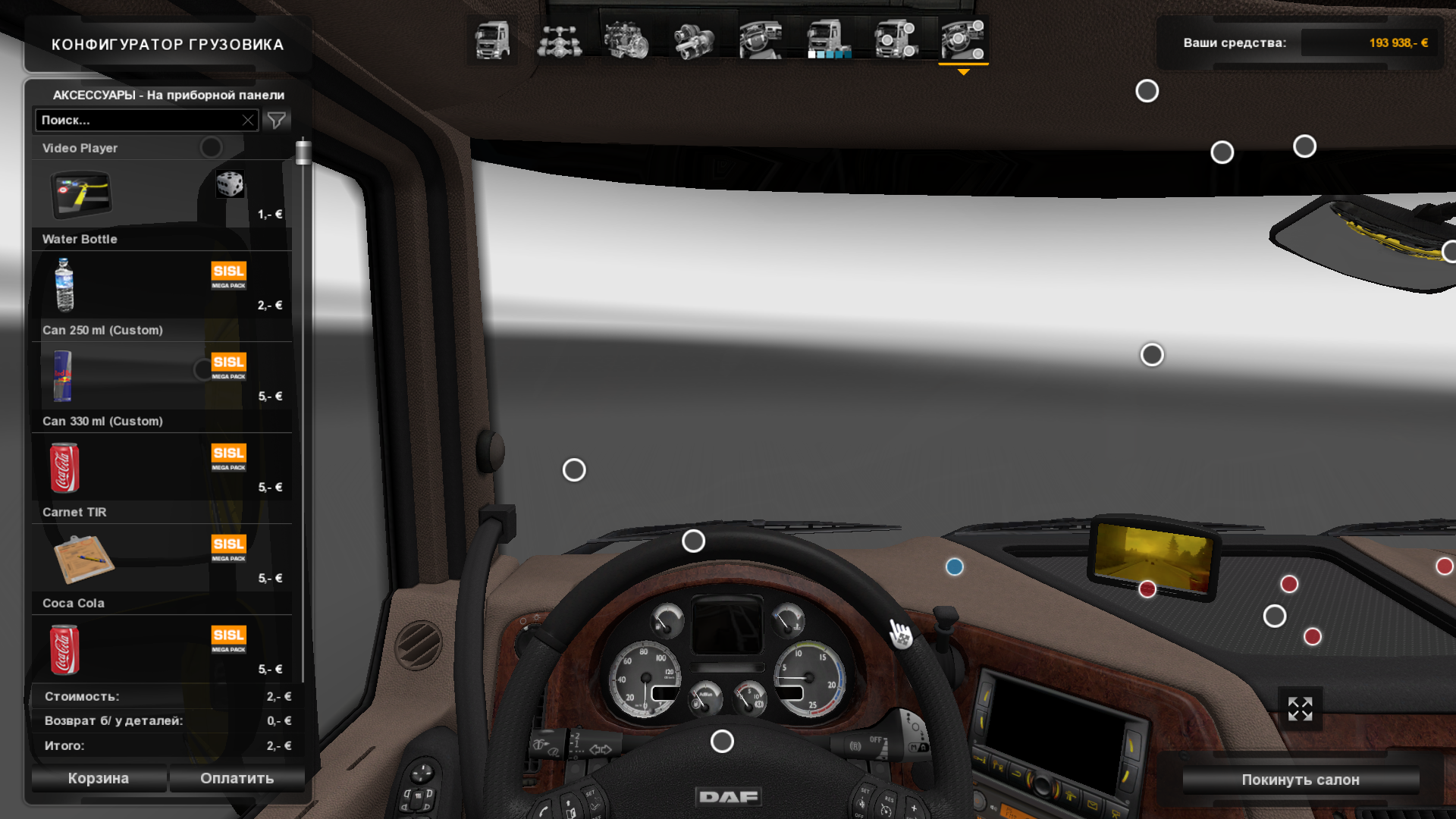Toggle the accessory slot at the steering wheel center

[722, 741]
